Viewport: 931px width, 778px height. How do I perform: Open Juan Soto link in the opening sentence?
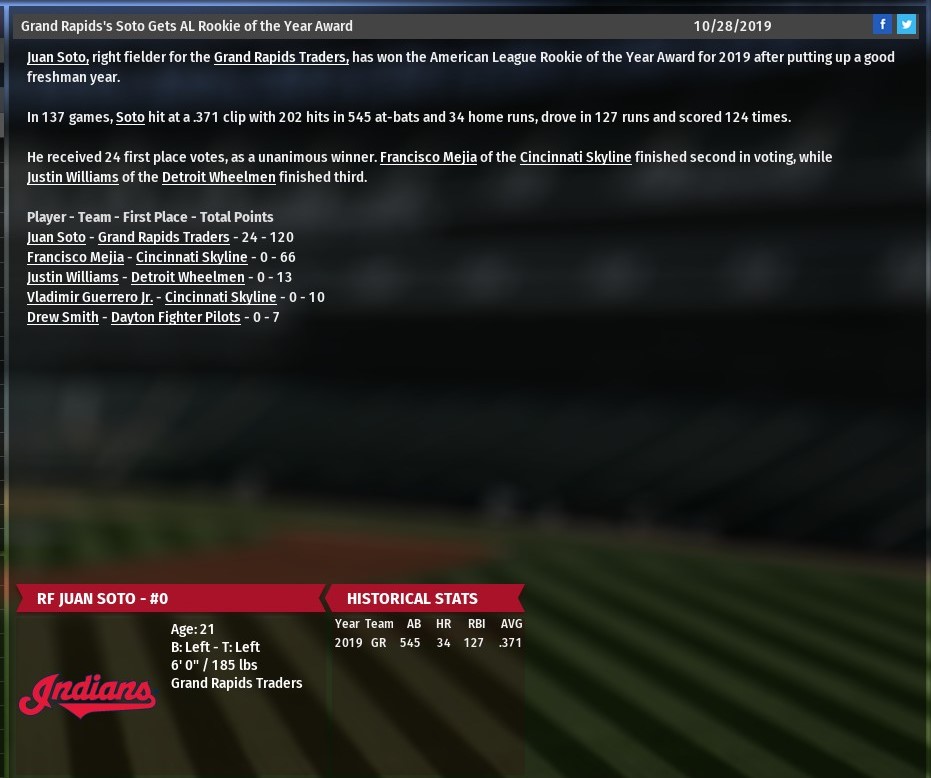[x=58, y=57]
